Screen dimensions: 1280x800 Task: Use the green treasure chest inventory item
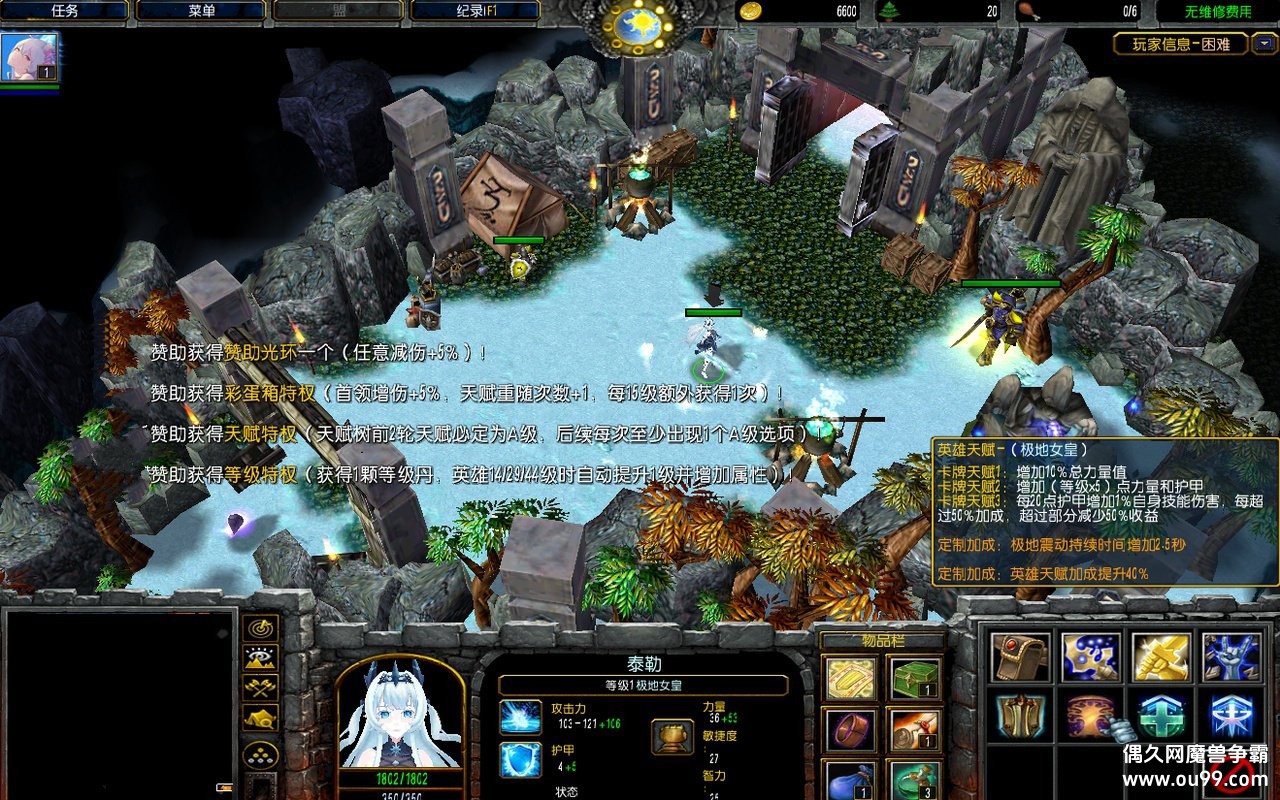(x=915, y=679)
